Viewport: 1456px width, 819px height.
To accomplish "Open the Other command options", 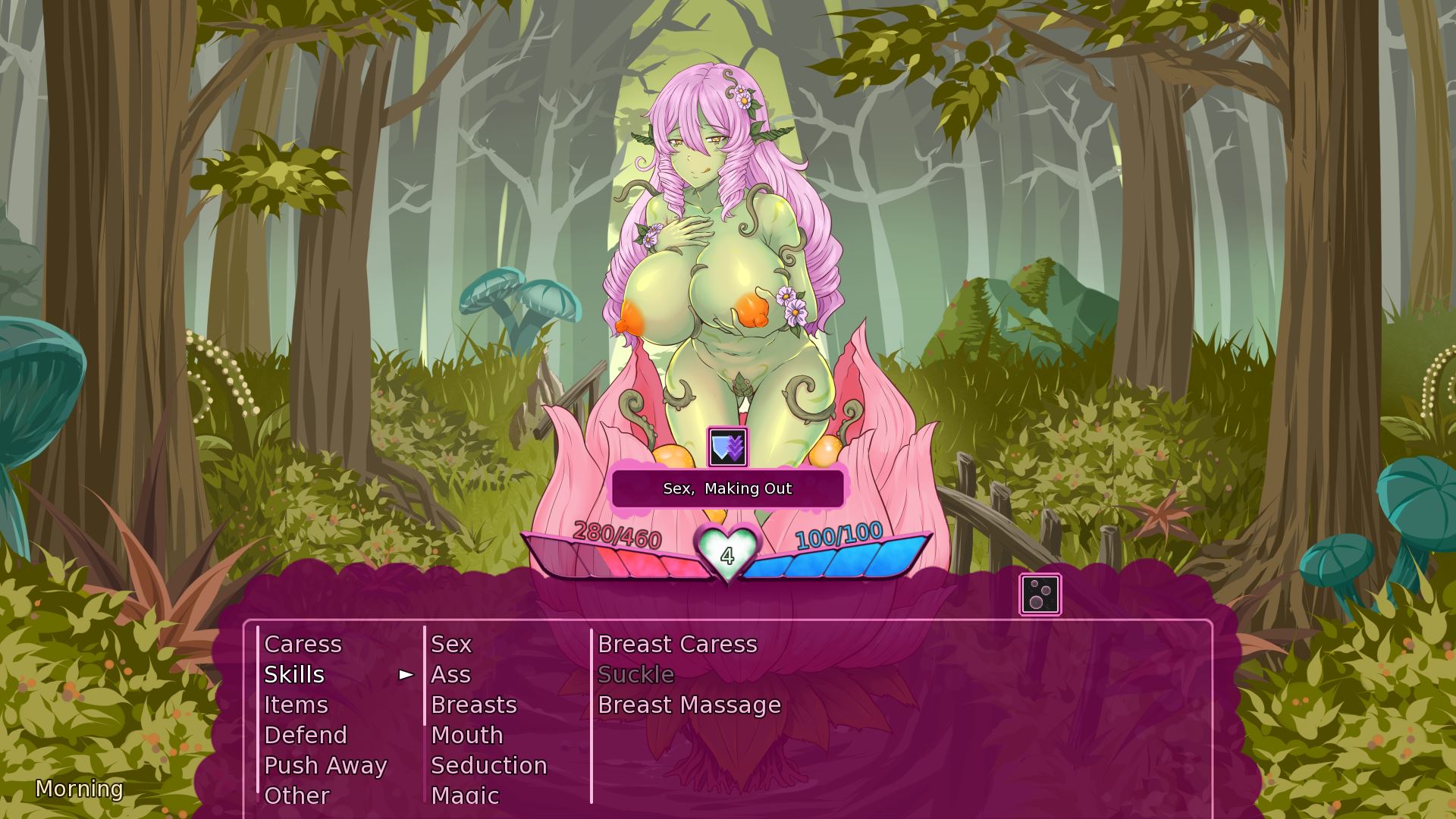I will tap(296, 795).
